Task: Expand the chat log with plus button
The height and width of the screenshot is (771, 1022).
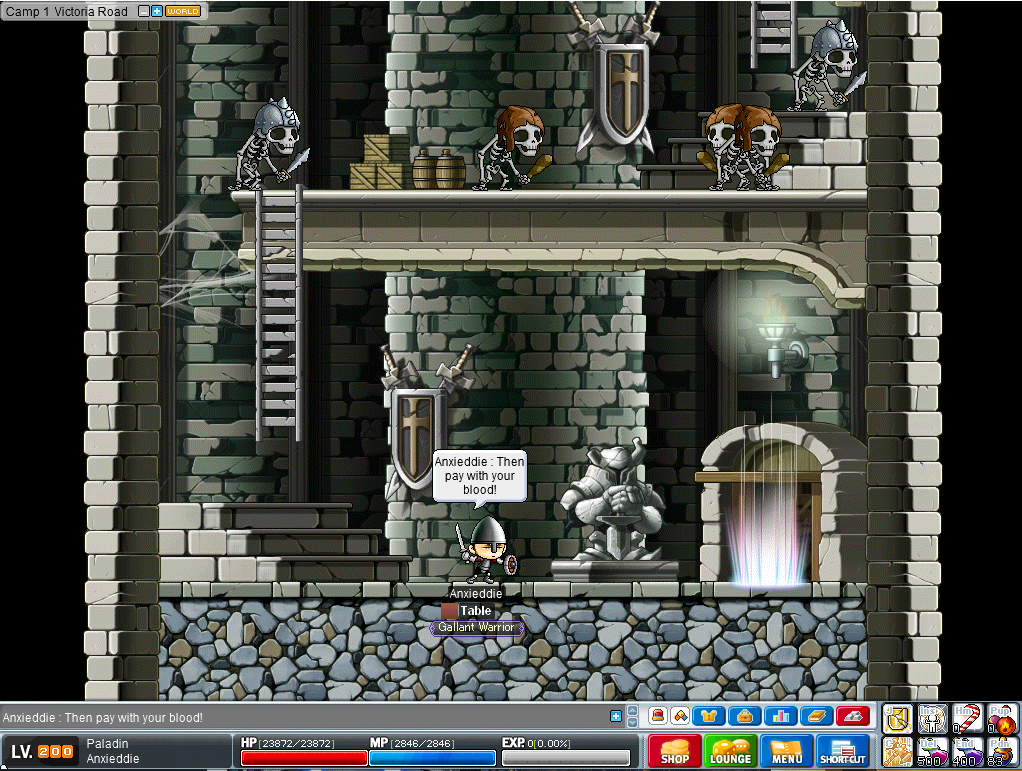Action: click(x=615, y=716)
